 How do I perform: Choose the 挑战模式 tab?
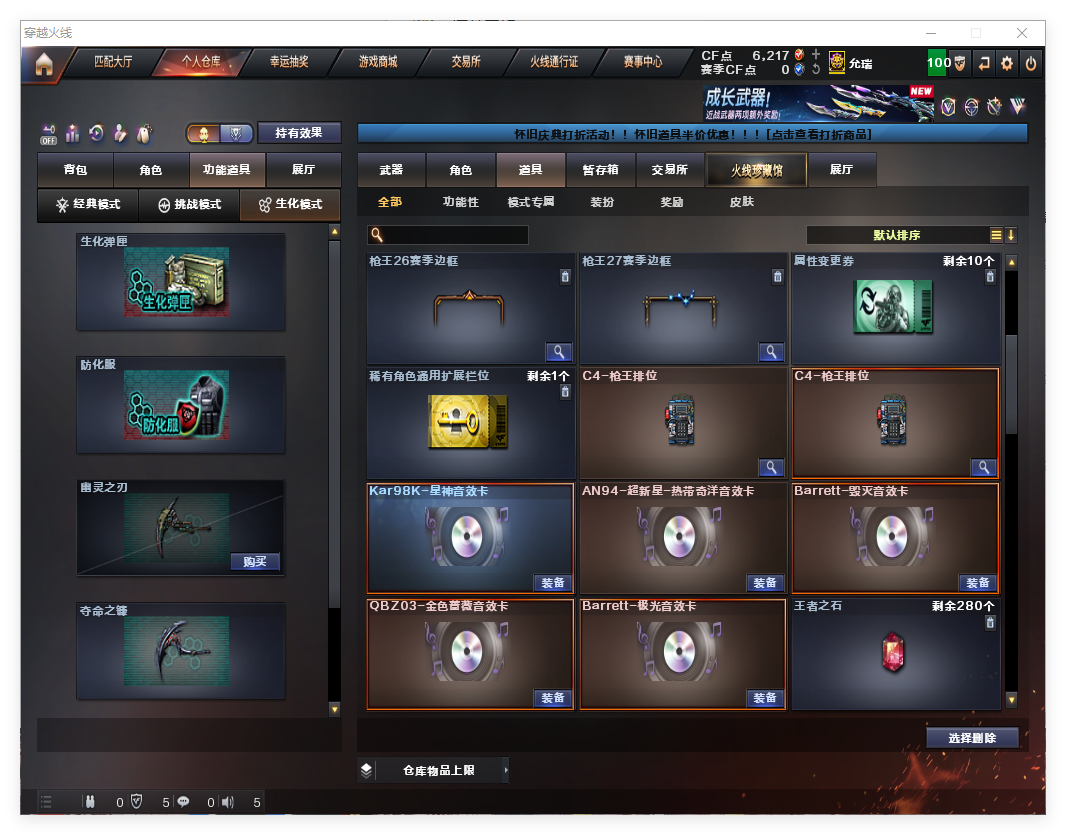click(x=189, y=205)
